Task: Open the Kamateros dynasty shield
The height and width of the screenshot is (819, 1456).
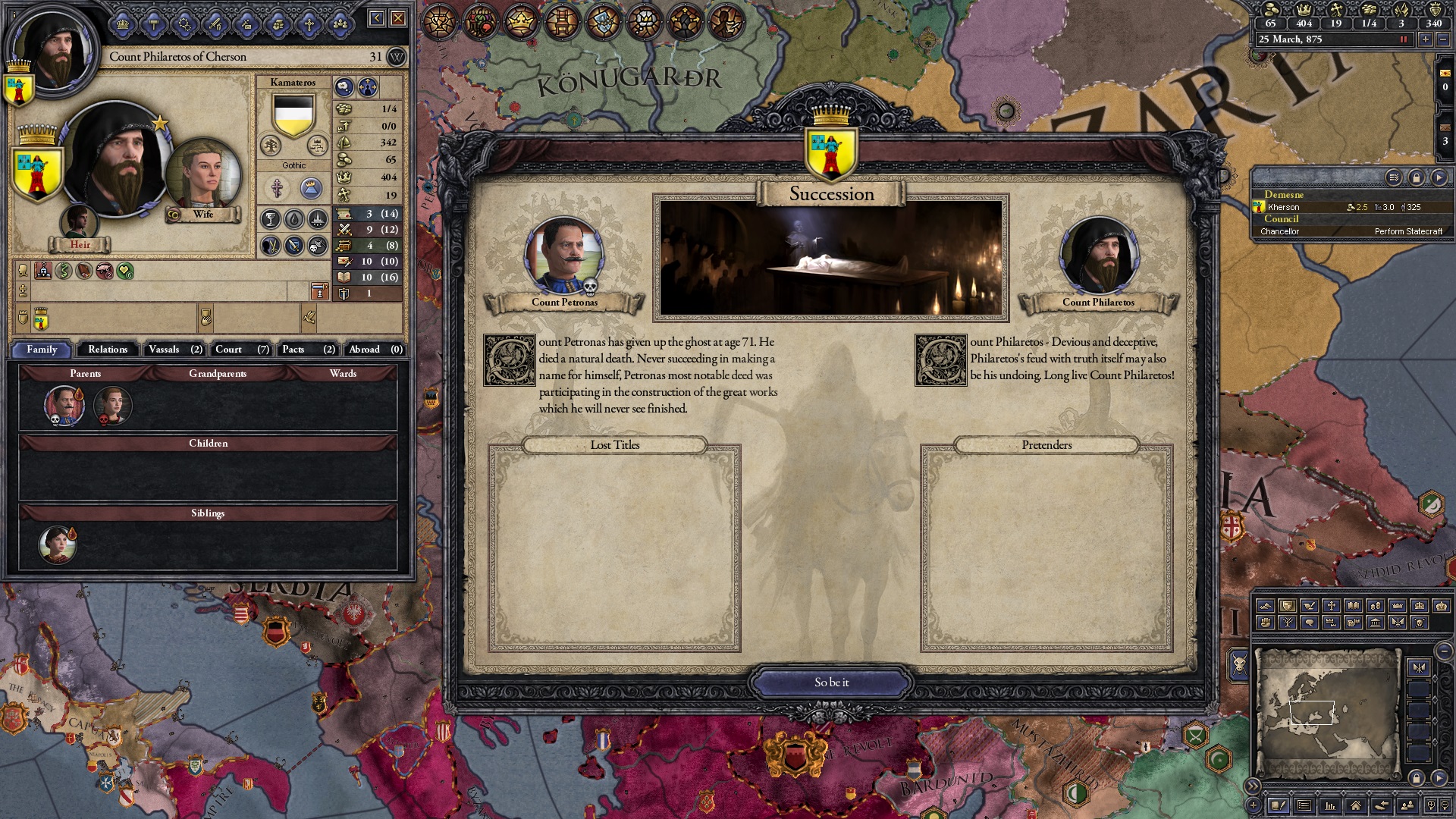Action: (293, 116)
